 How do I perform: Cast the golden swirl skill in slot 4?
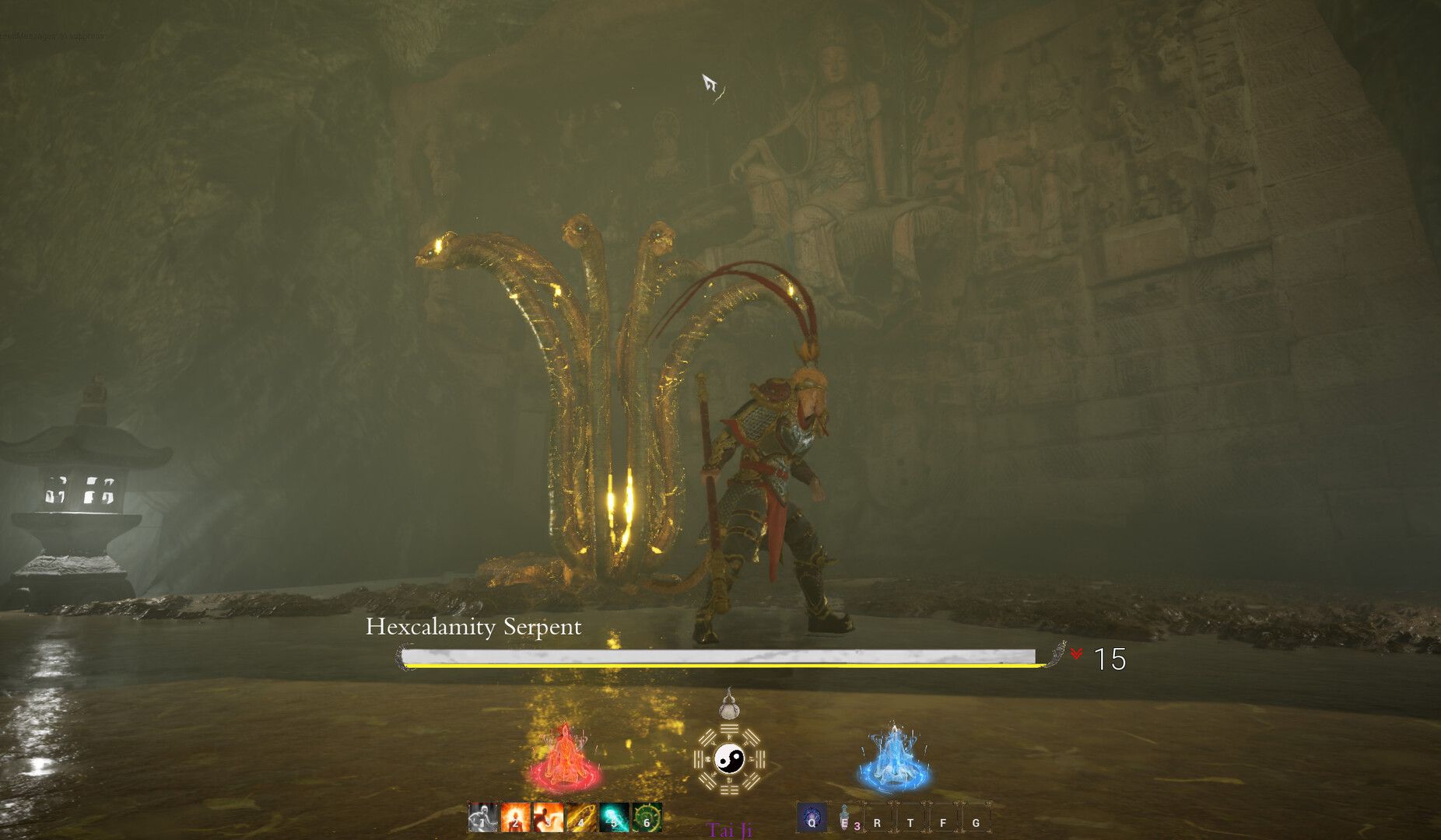click(580, 818)
